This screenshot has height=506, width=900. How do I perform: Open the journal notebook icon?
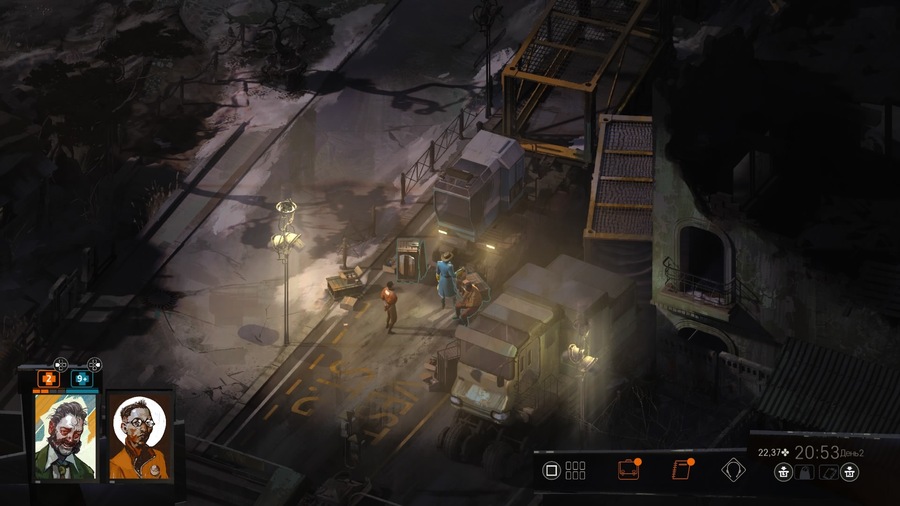(683, 470)
